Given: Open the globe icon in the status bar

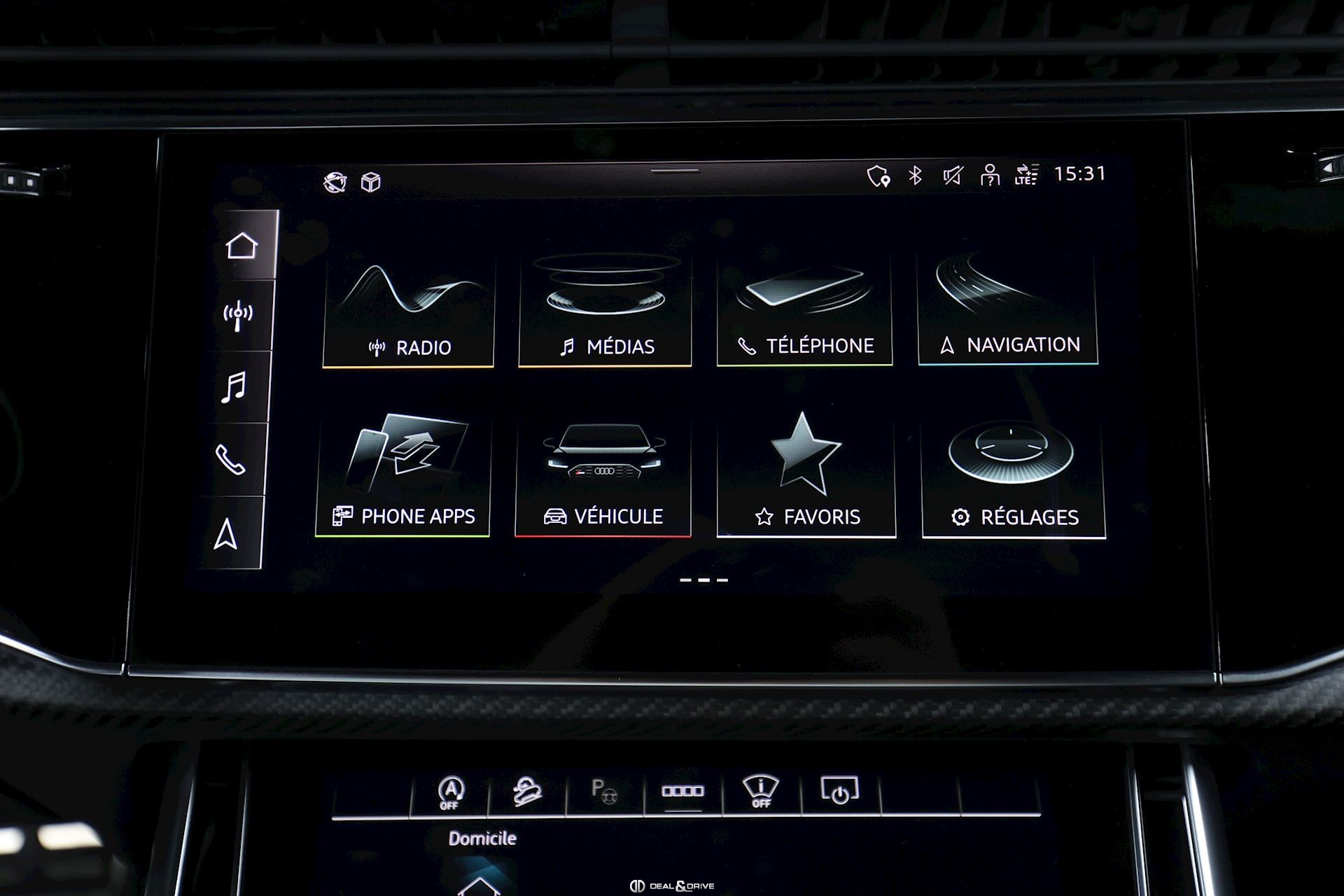Looking at the screenshot, I should coord(335,183).
